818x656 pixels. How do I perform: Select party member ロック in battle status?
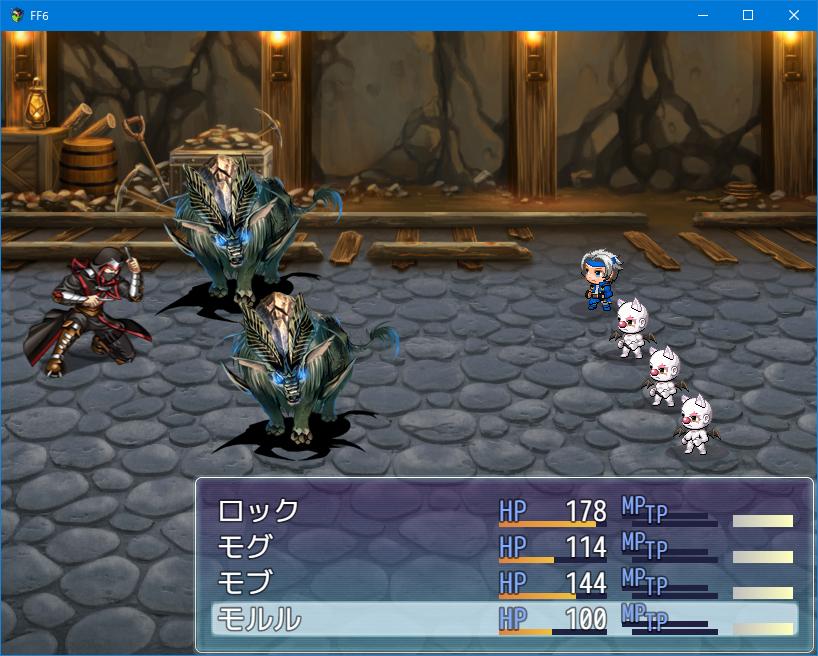258,511
